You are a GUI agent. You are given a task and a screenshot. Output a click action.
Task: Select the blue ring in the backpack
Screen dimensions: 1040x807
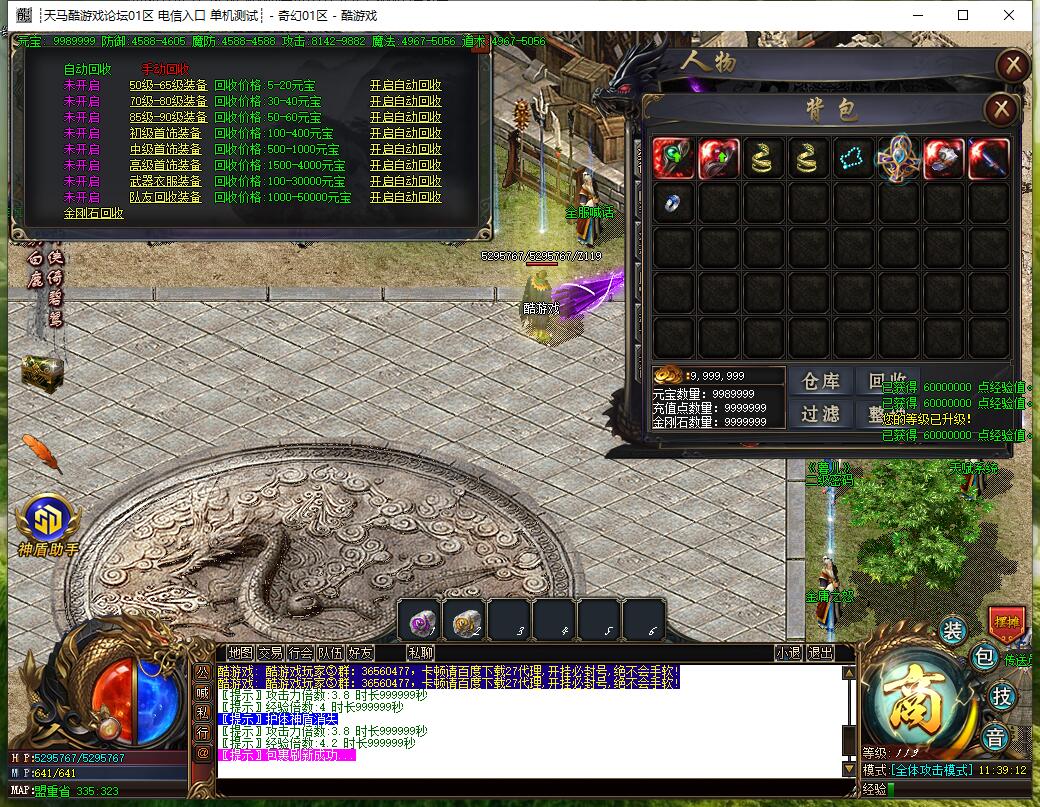[x=674, y=203]
